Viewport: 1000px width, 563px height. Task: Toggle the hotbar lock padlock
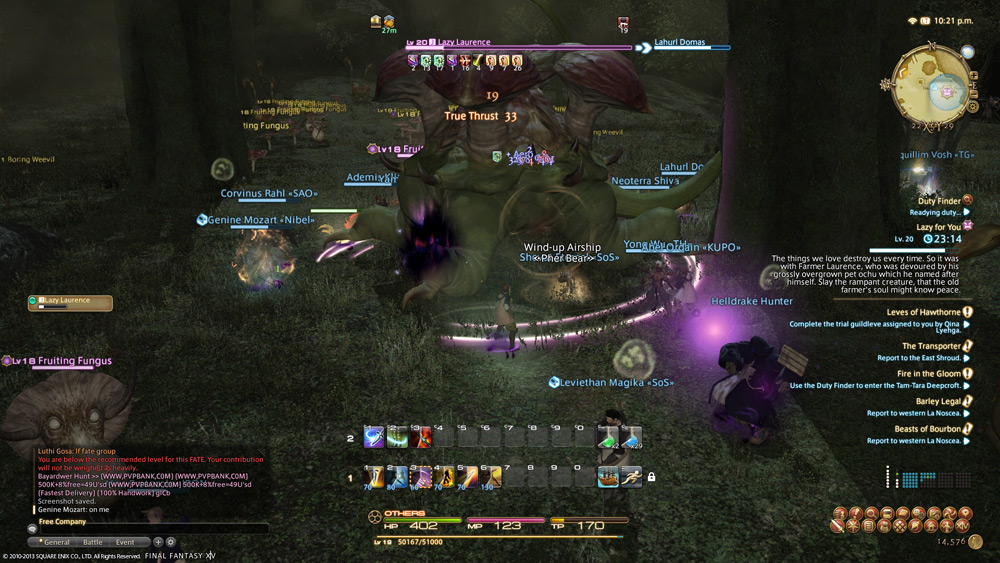click(651, 477)
